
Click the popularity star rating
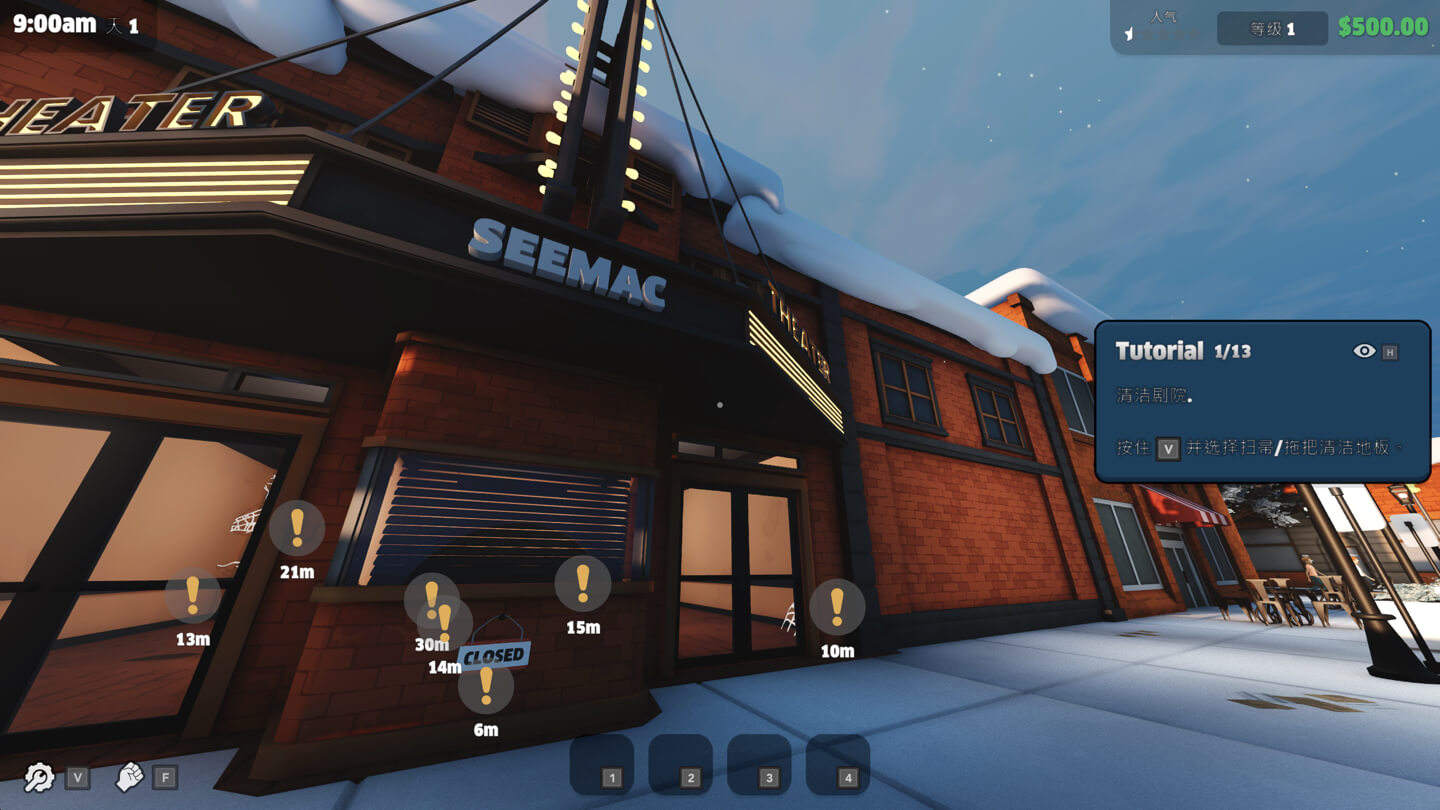coord(1163,33)
